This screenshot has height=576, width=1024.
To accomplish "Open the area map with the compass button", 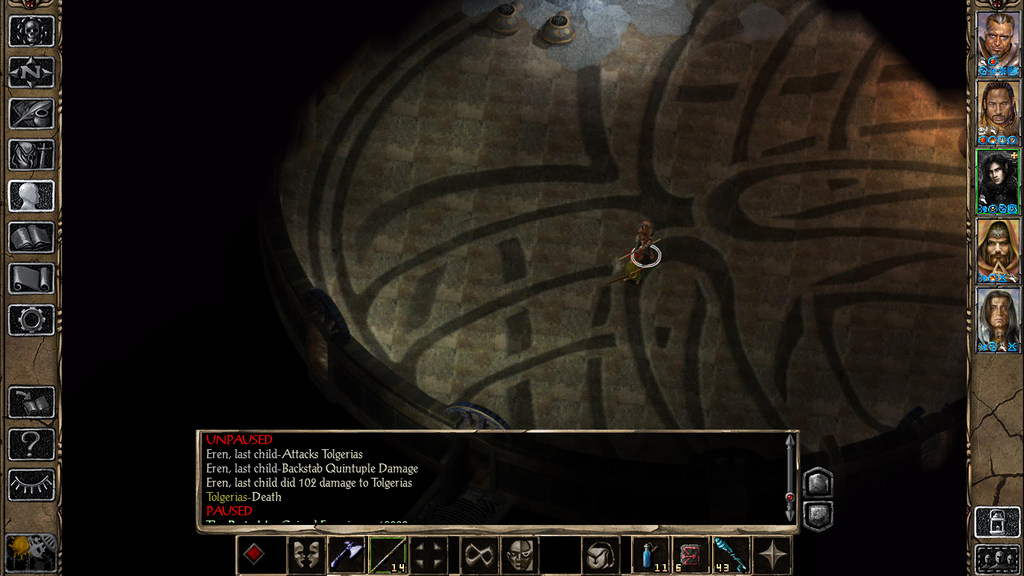I will tap(31, 72).
